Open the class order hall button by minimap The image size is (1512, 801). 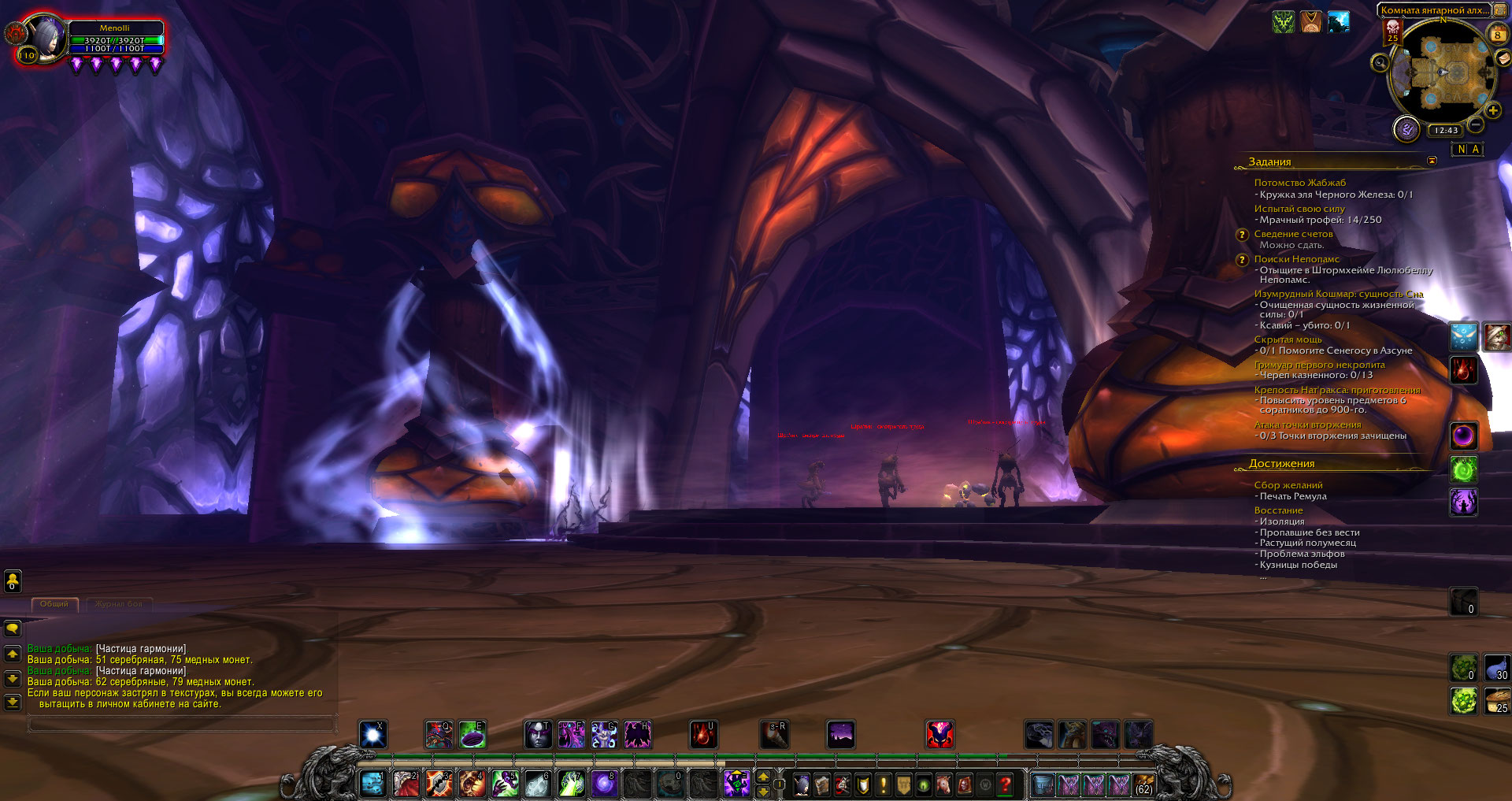click(x=1406, y=129)
